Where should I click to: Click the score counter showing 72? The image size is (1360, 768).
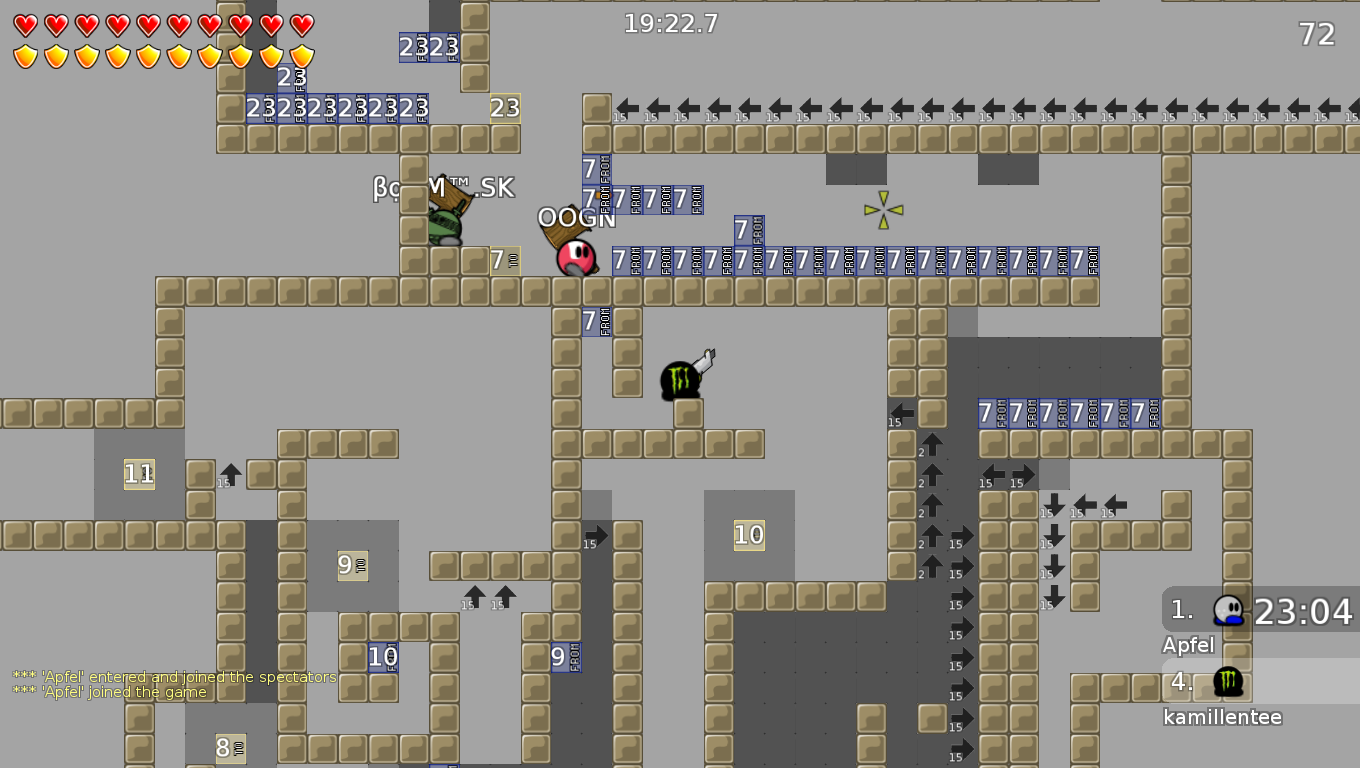coord(1316,34)
